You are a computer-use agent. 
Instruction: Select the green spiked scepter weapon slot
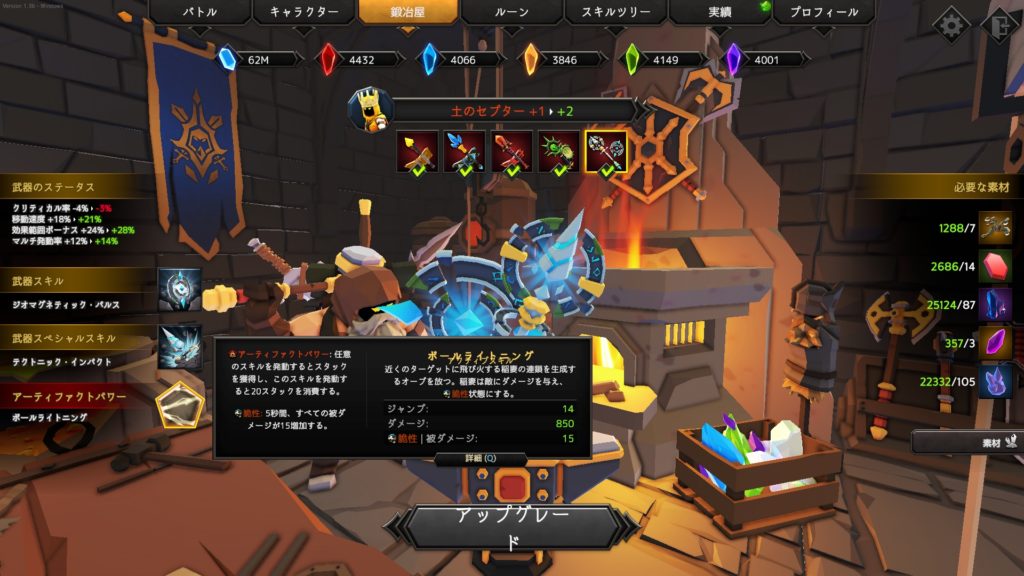(559, 151)
